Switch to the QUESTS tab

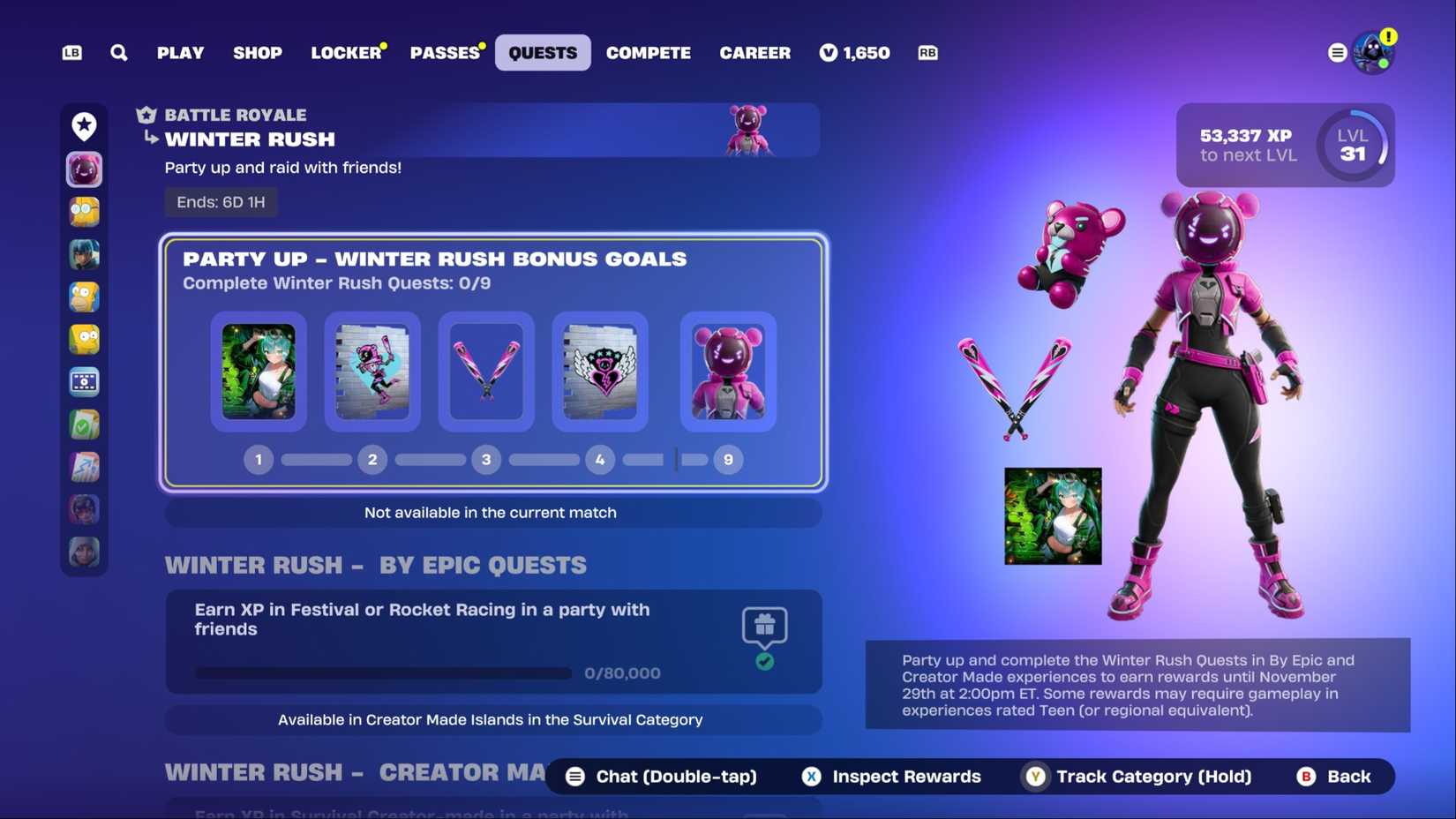pos(542,52)
